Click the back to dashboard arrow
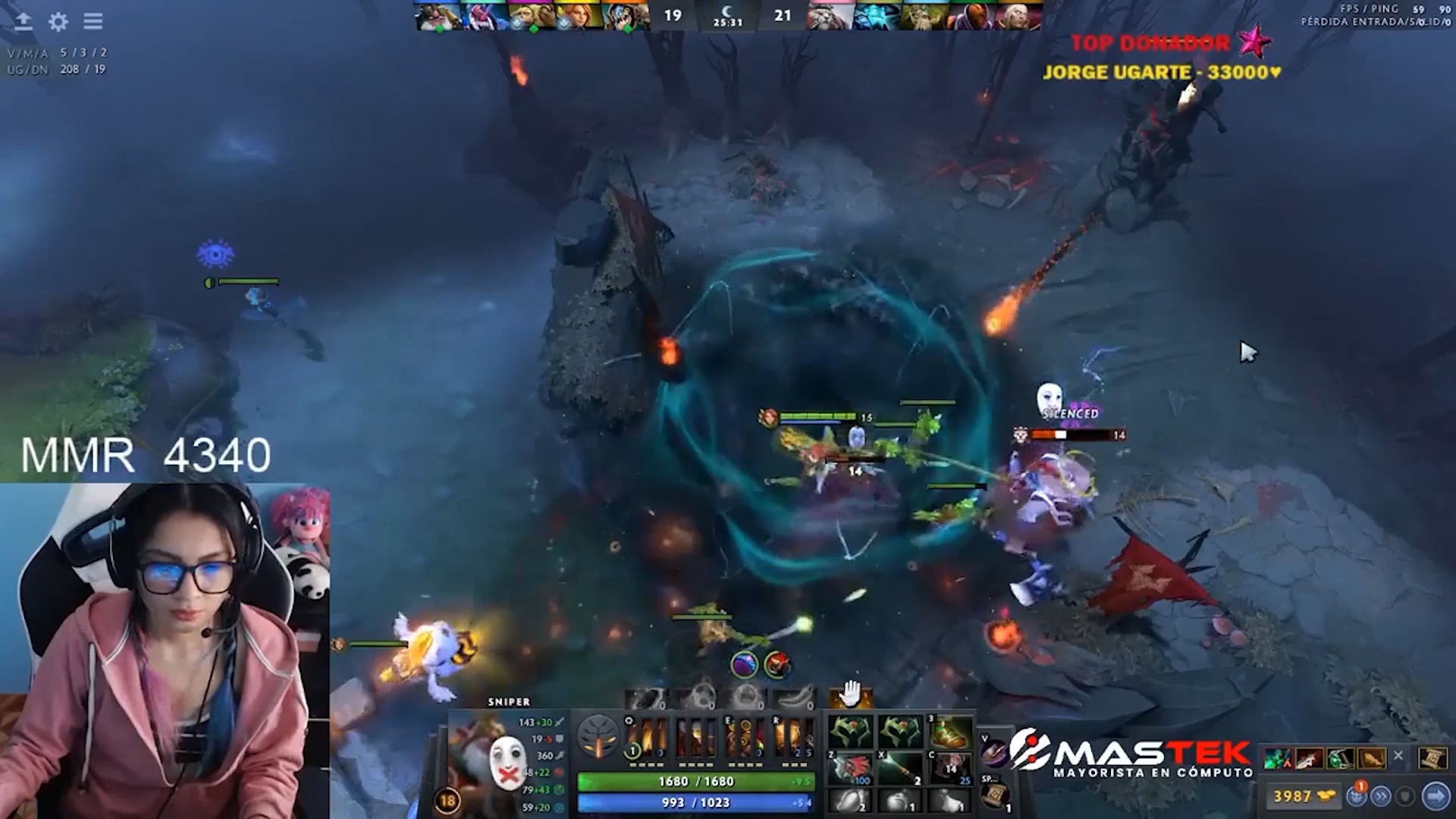This screenshot has width=1456, height=819. click(x=24, y=21)
